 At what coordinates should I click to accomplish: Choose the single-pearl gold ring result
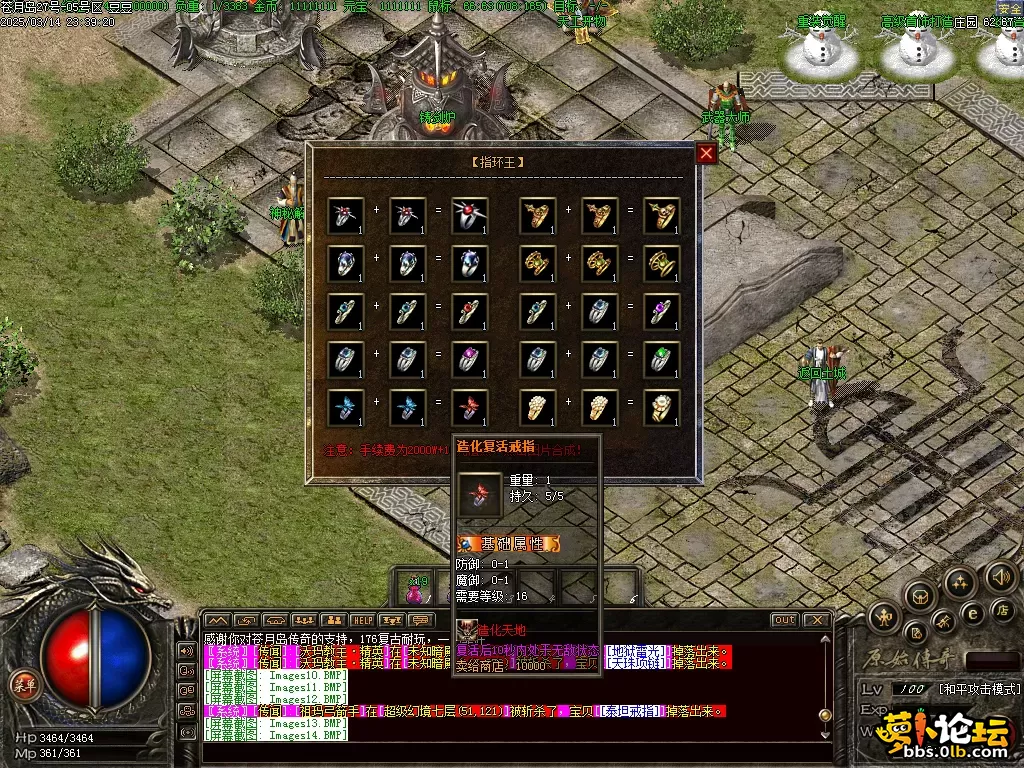click(662, 407)
